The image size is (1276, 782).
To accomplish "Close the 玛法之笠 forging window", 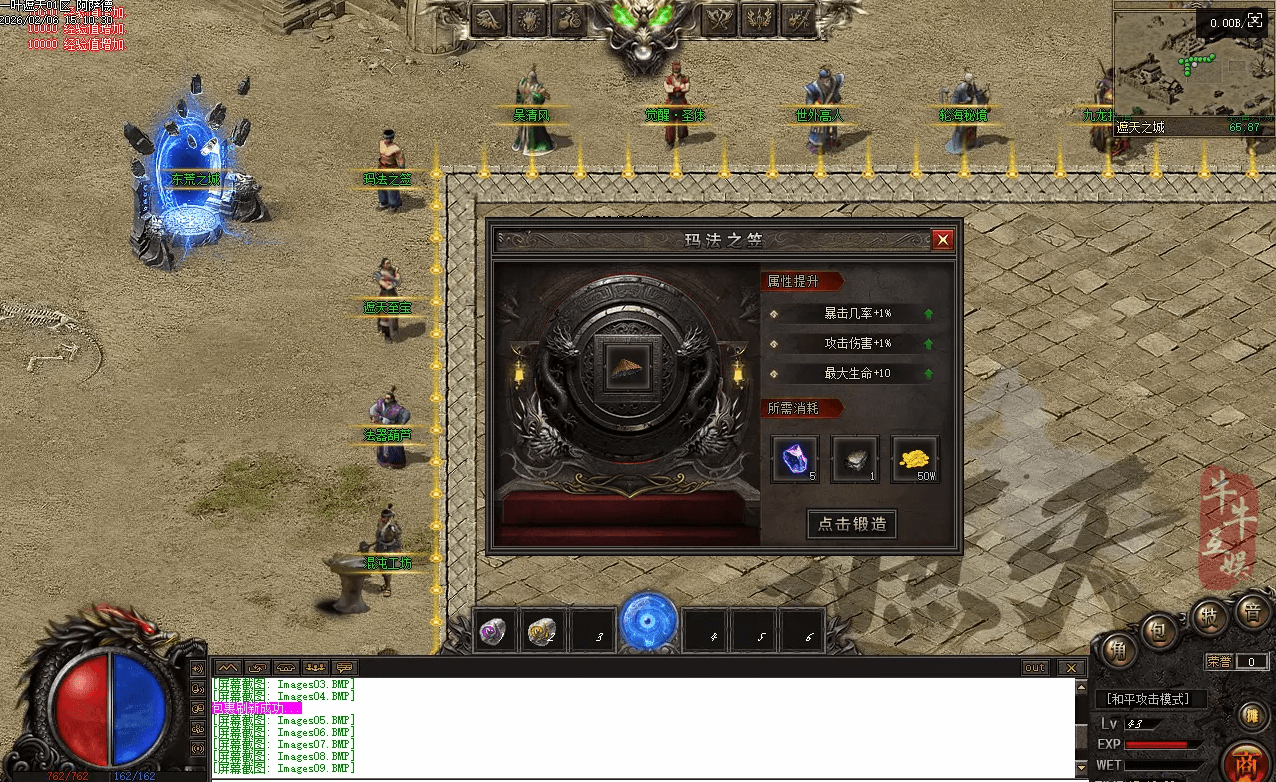I will point(942,240).
